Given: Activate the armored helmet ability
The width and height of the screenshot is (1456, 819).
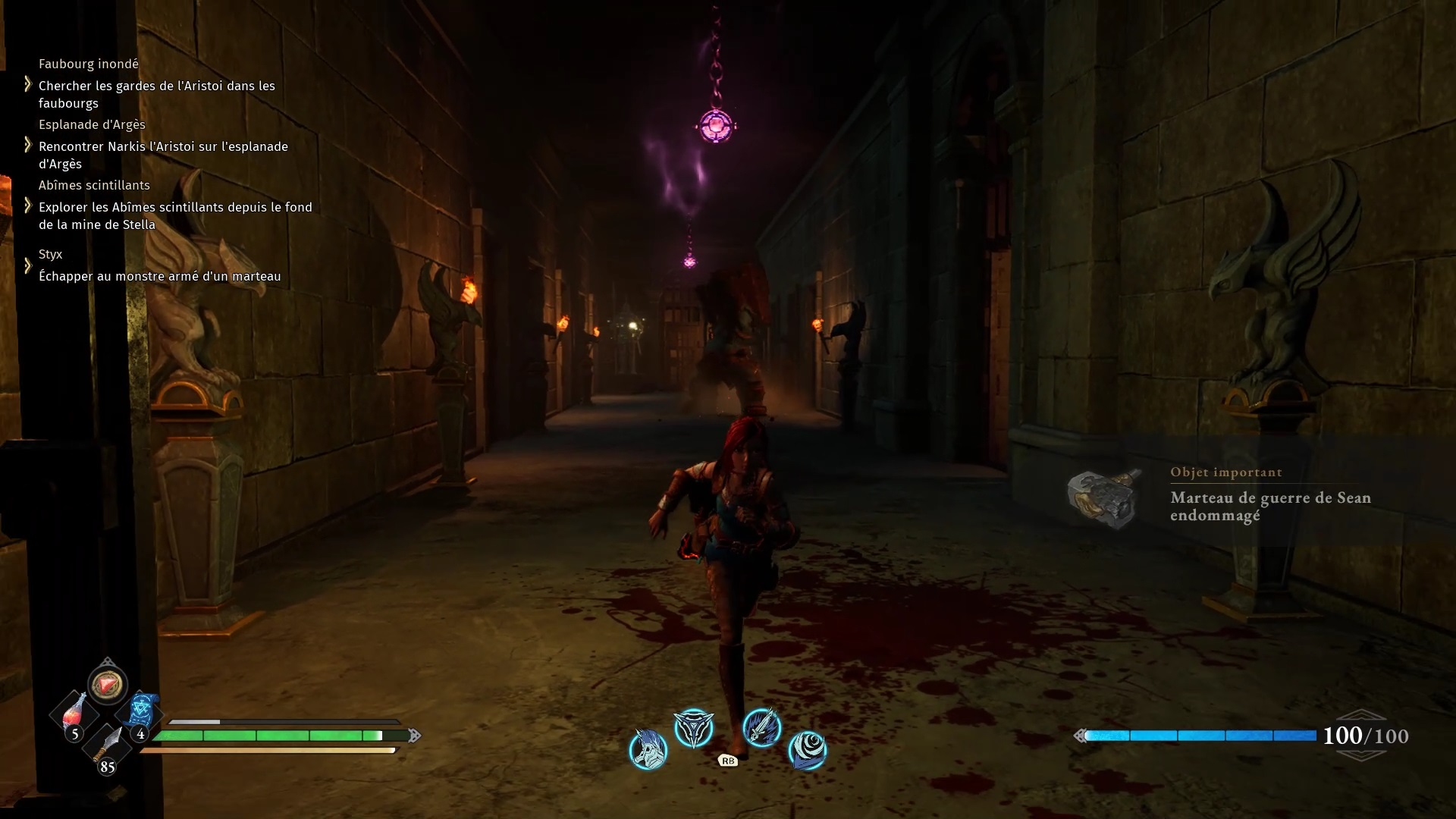Looking at the screenshot, I should coord(648,749).
